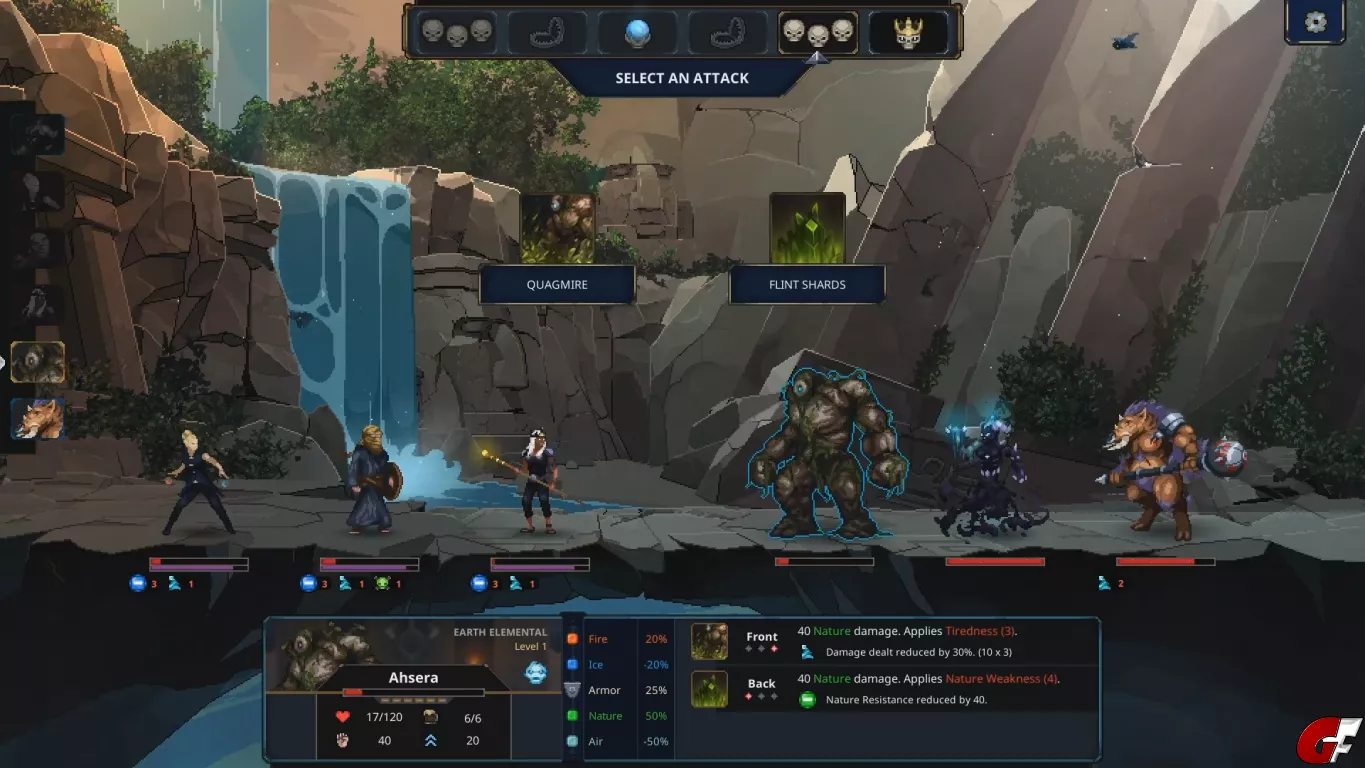1365x768 pixels.
Task: Click the blue ice face icon beside Ahsera
Action: click(x=536, y=672)
